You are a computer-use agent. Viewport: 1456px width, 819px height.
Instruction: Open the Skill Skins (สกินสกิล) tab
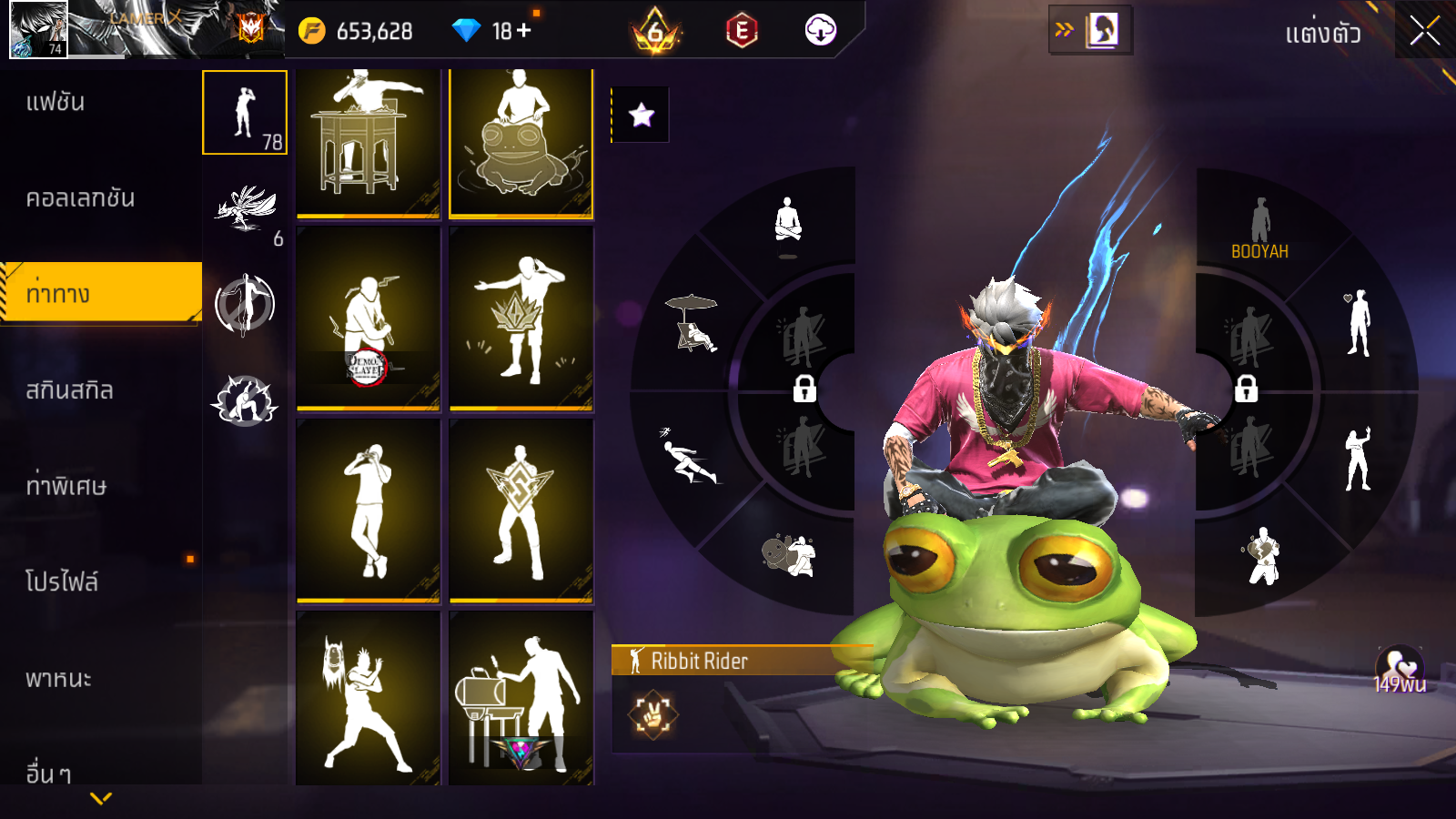[x=69, y=390]
